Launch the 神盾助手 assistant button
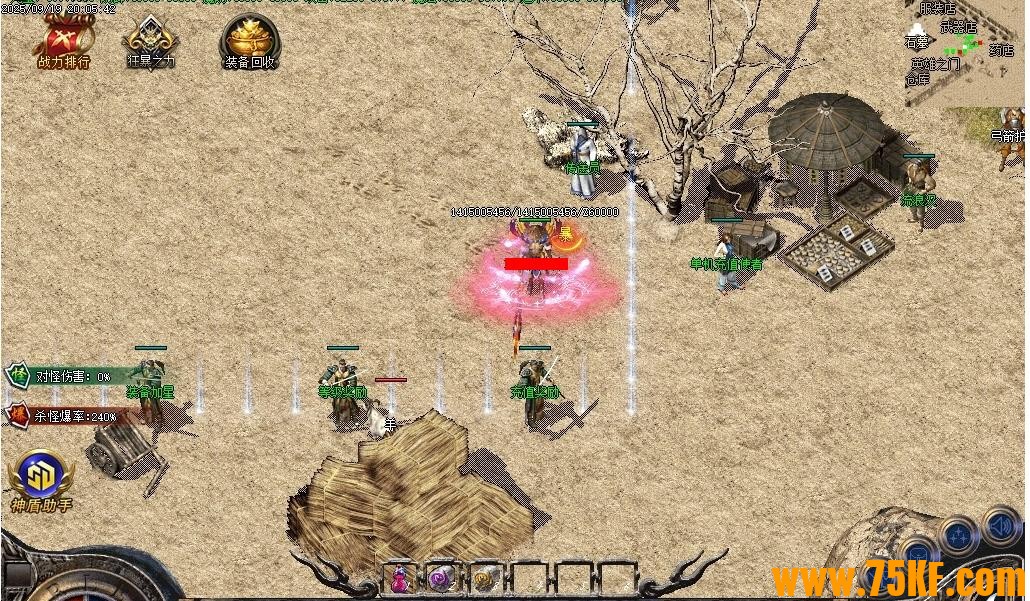The height and width of the screenshot is (601, 1030). pyautogui.click(x=41, y=476)
